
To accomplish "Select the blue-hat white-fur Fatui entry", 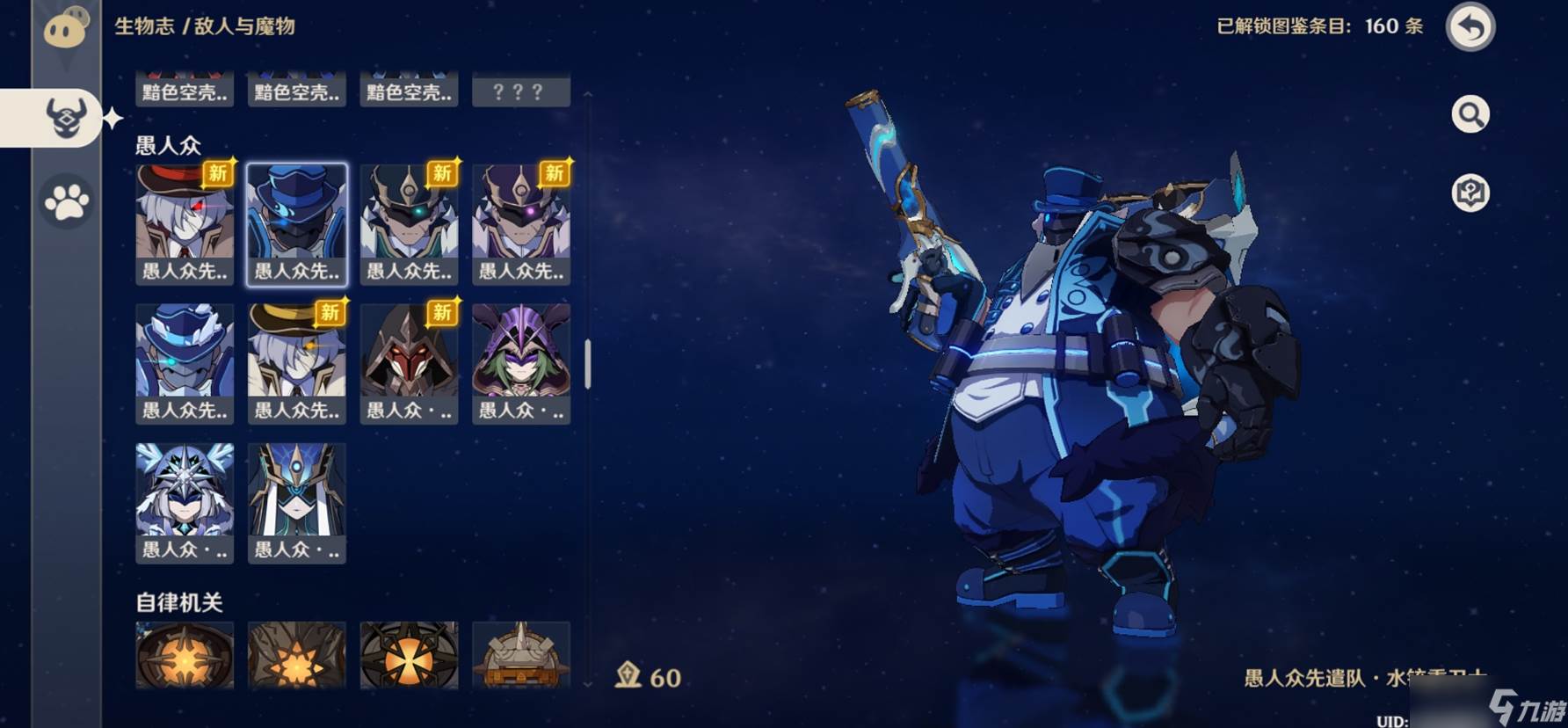I will 185,363.
